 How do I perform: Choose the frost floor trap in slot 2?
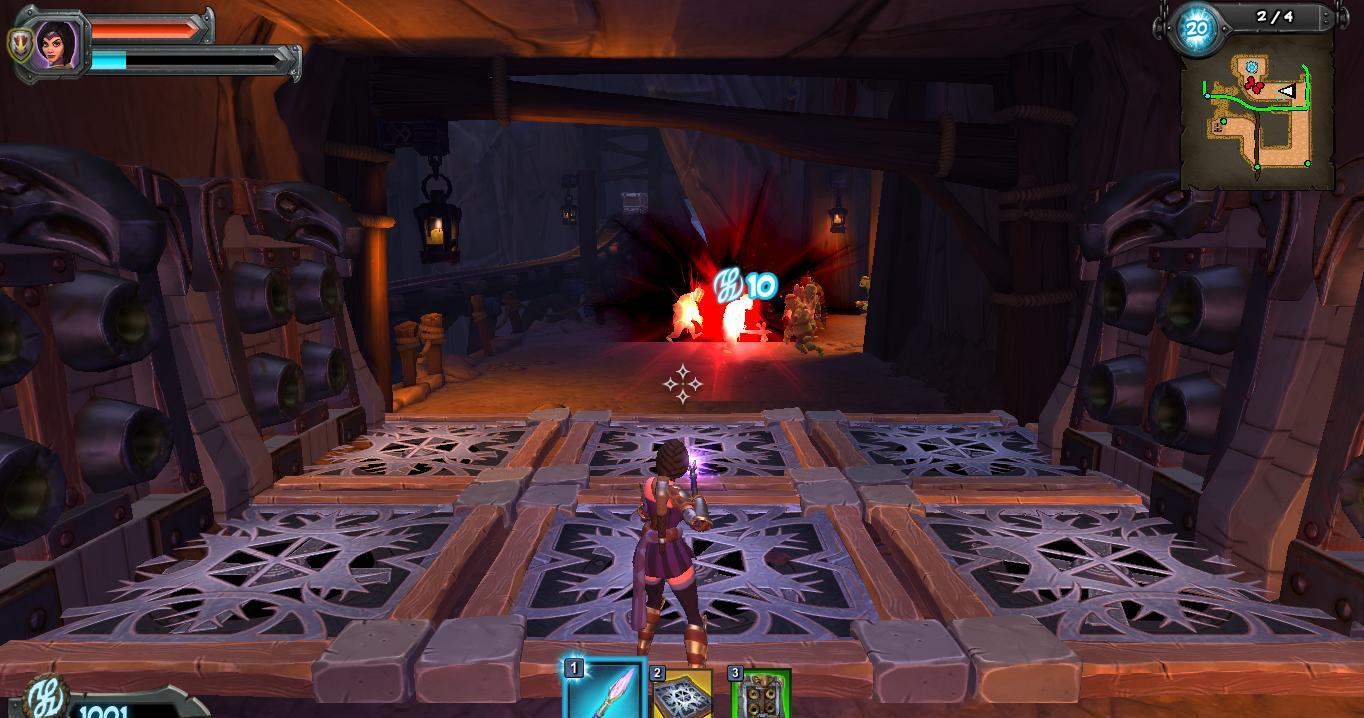682,696
